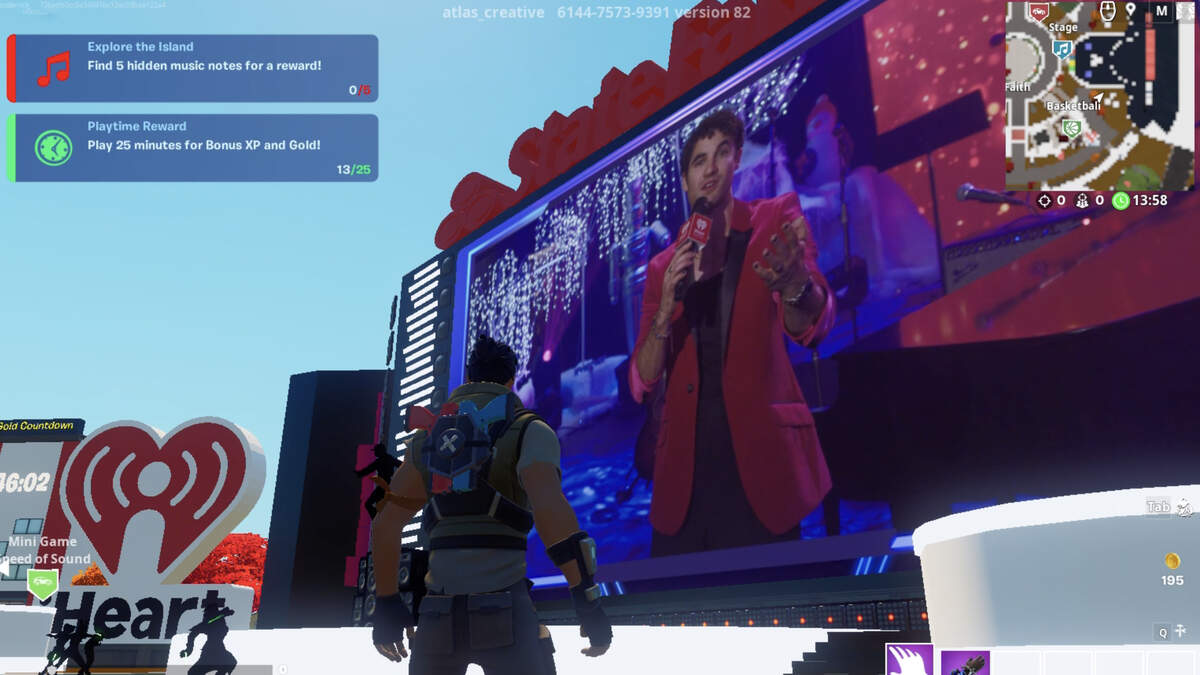The height and width of the screenshot is (675, 1200).
Task: Open the emote icon beside Tab
Action: 1185,507
